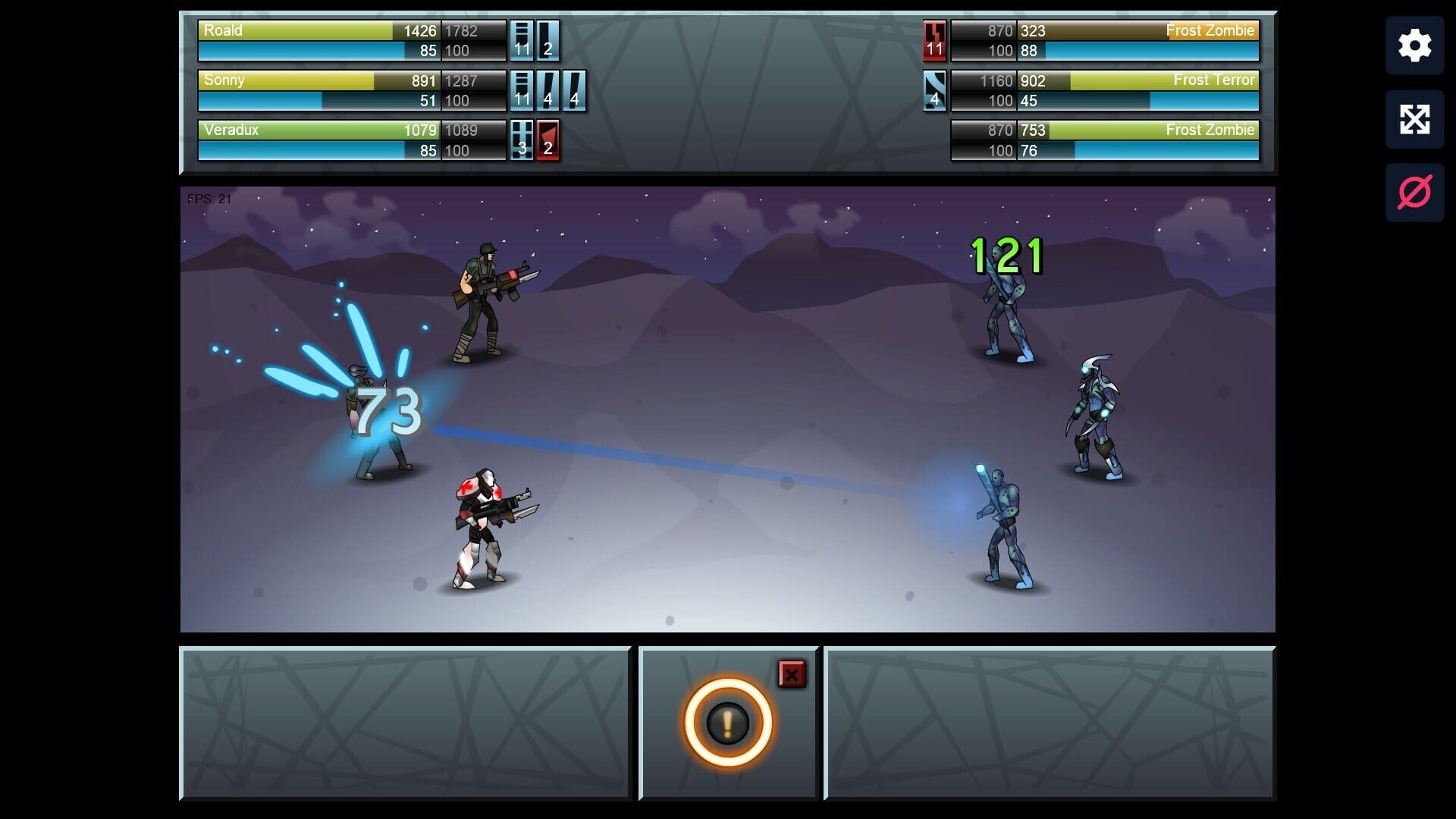Click the Frost Terror's blue status icon
Image resolution: width=1456 pixels, height=819 pixels.
pos(934,90)
